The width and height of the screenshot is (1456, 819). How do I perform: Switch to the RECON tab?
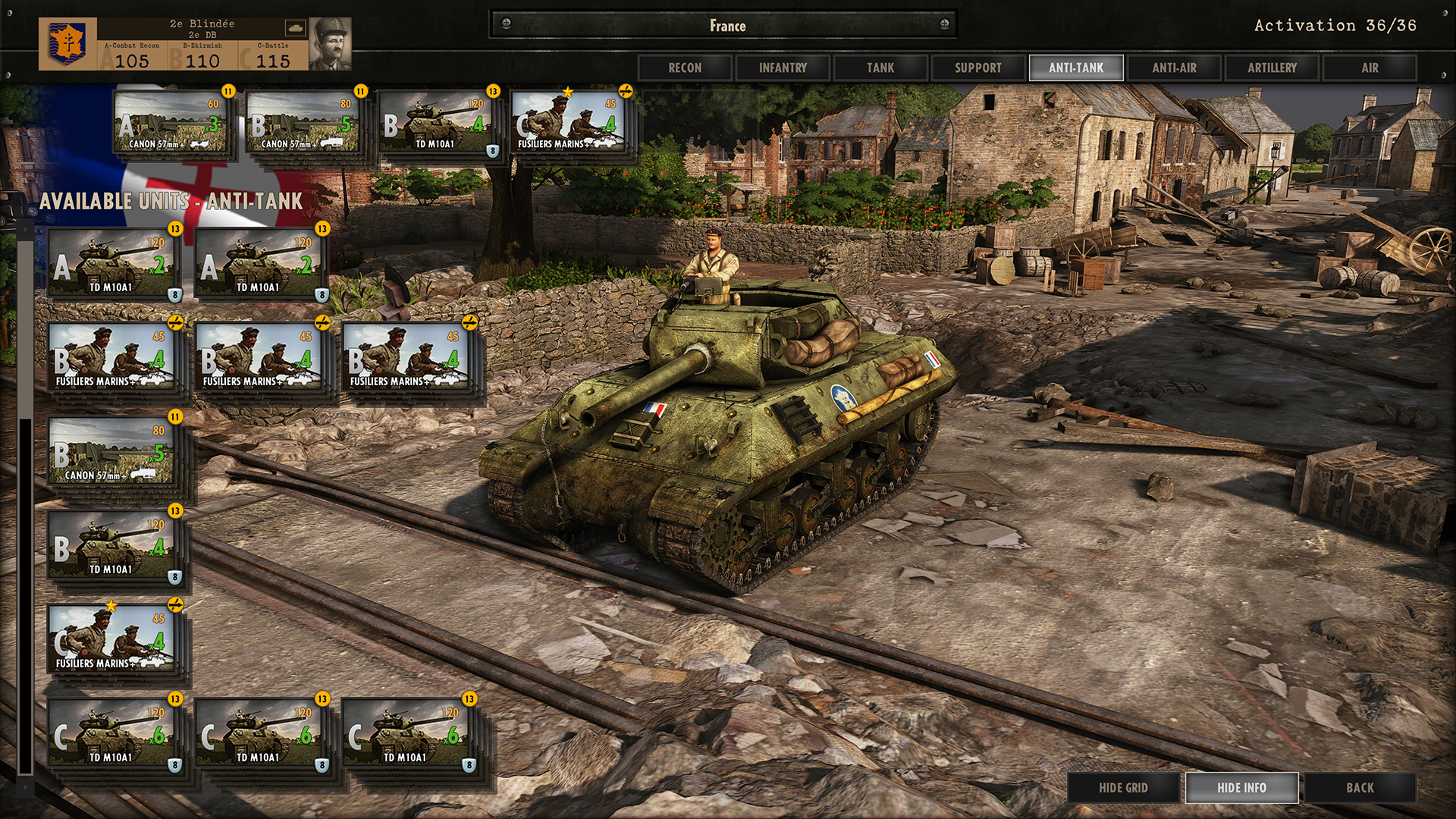click(683, 67)
